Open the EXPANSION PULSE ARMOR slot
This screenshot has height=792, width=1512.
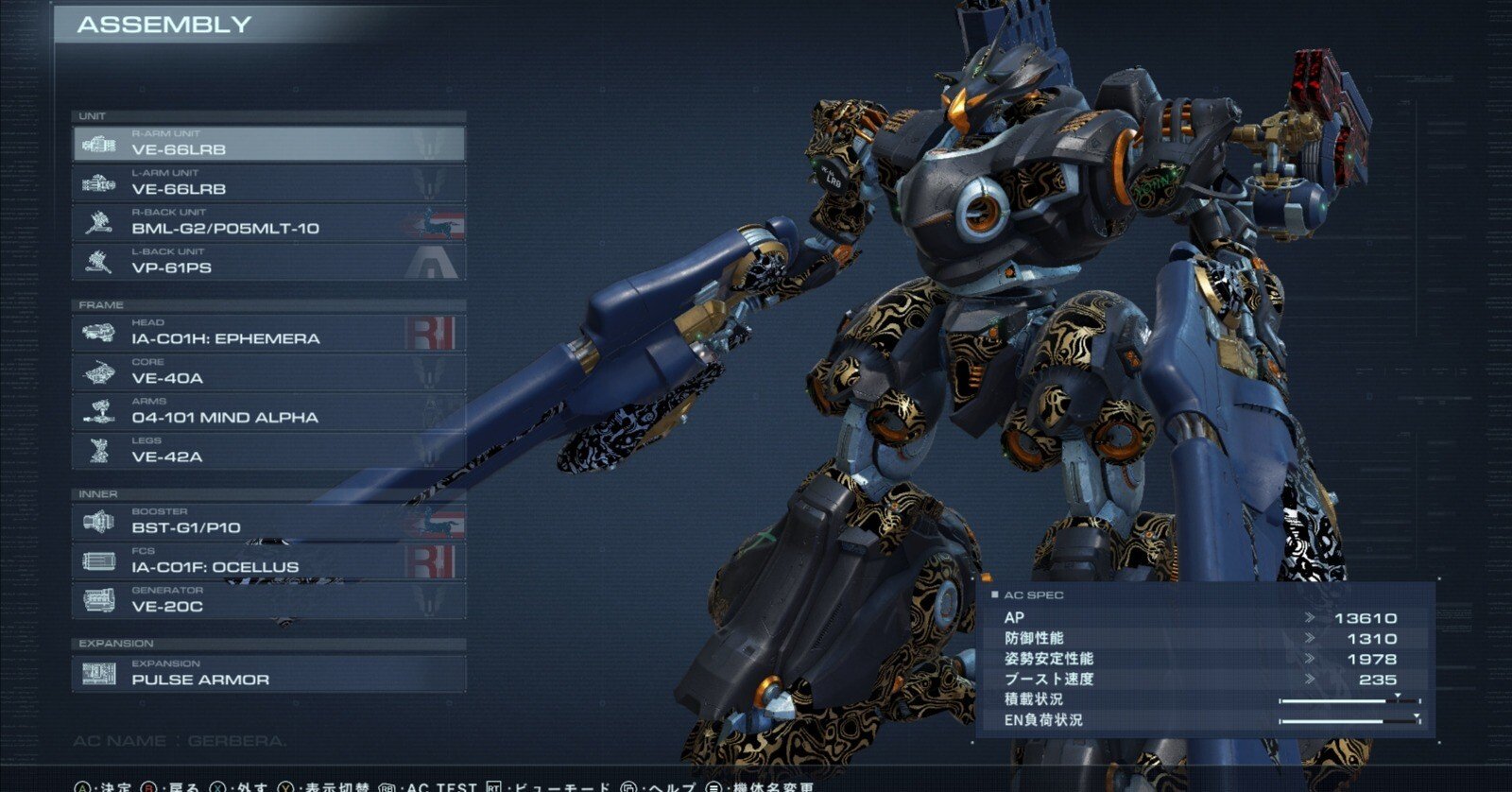click(x=268, y=674)
